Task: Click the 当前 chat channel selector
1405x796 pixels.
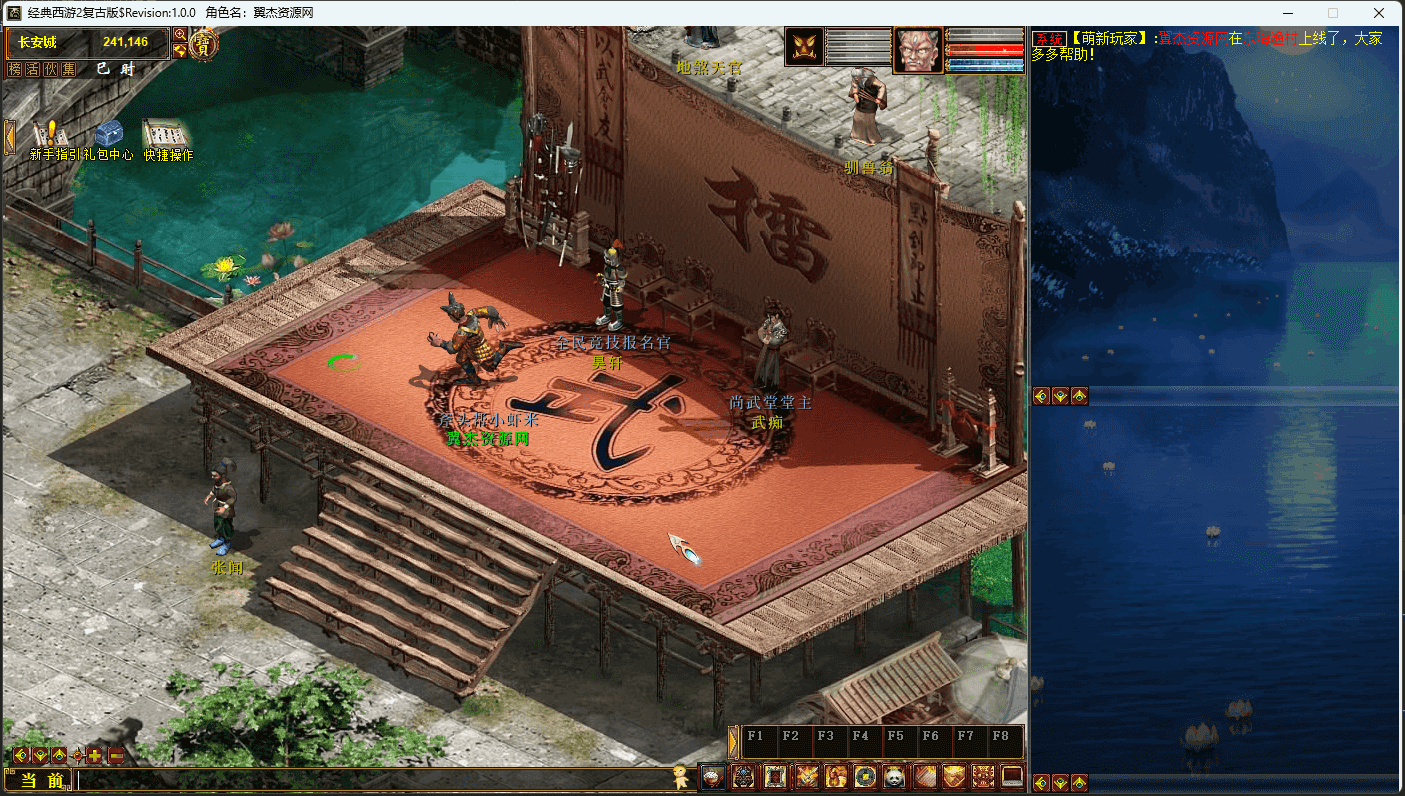Action: (41, 780)
